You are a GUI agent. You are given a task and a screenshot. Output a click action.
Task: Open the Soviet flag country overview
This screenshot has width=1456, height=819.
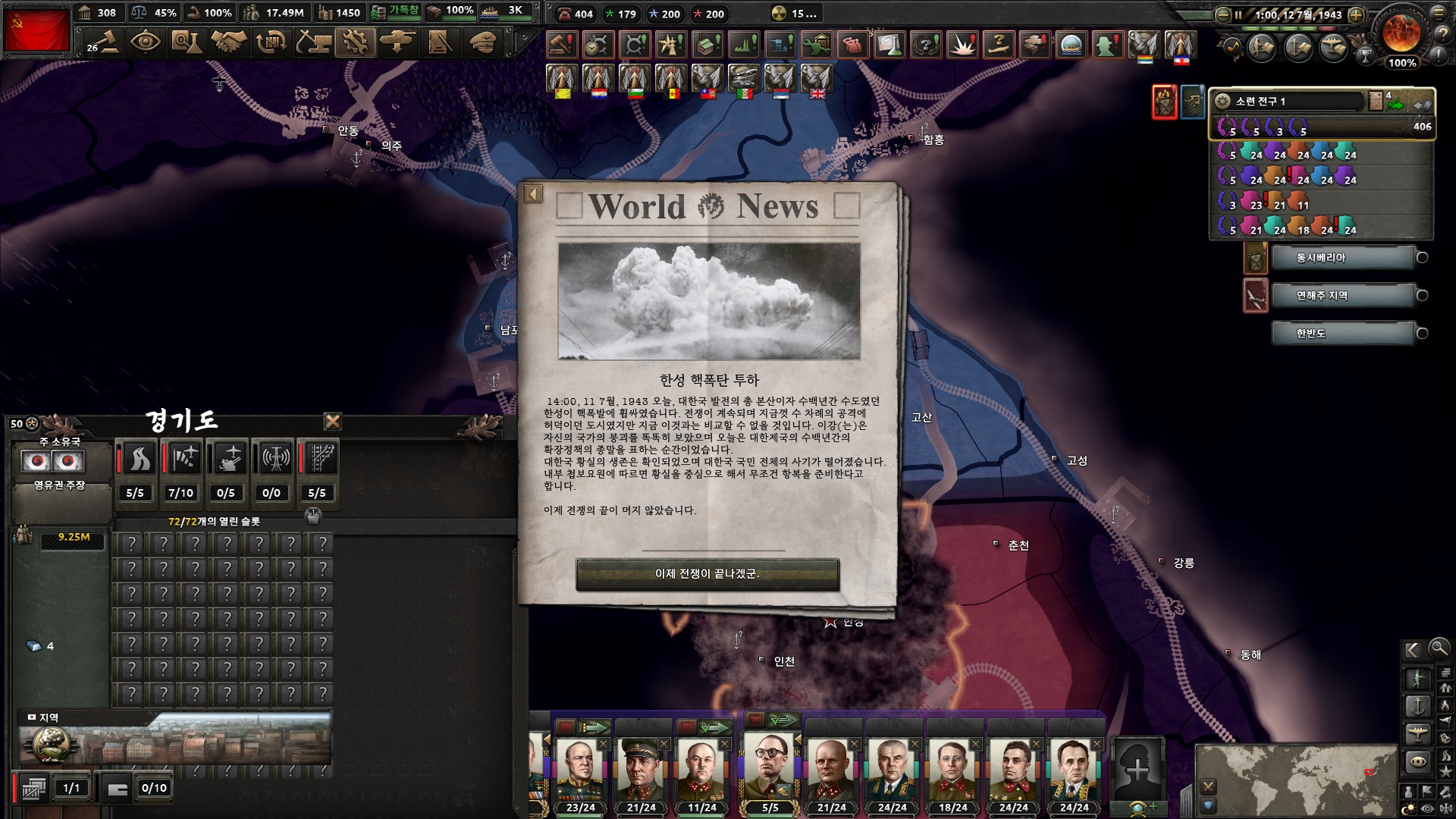click(36, 30)
